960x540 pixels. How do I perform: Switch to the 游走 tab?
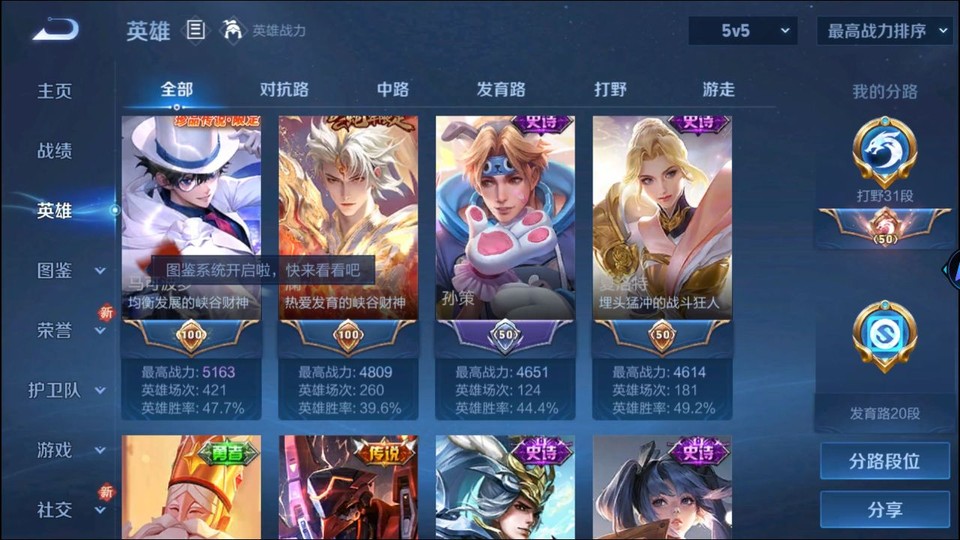pos(718,89)
